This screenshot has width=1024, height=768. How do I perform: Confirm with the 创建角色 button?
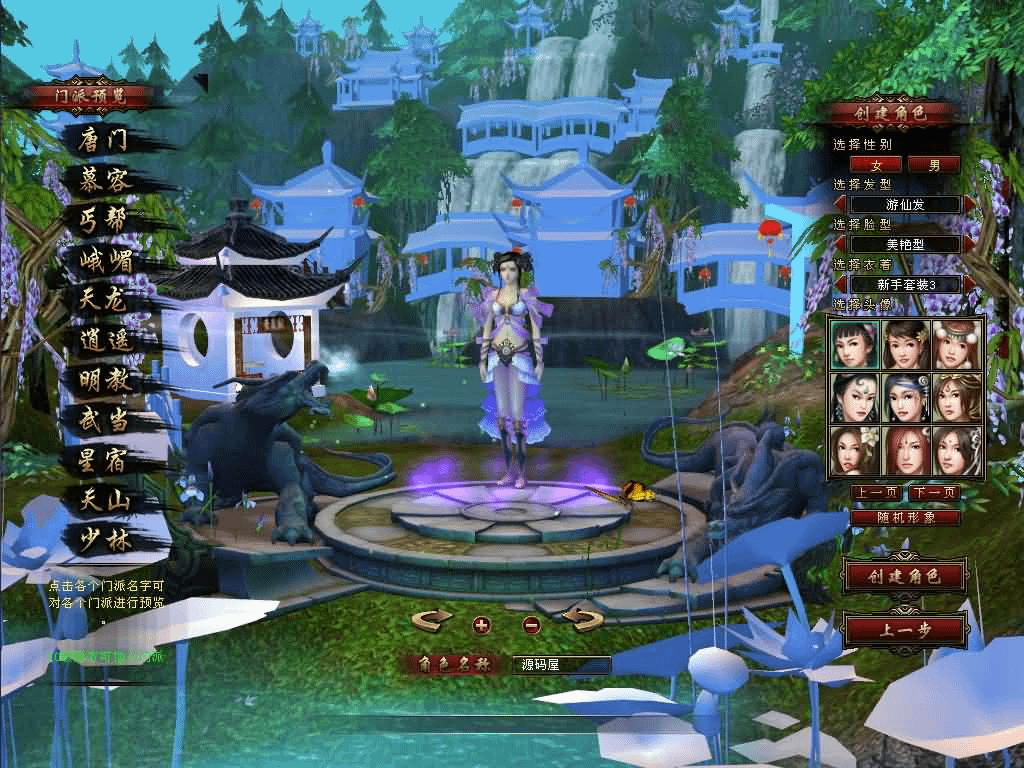tap(905, 576)
